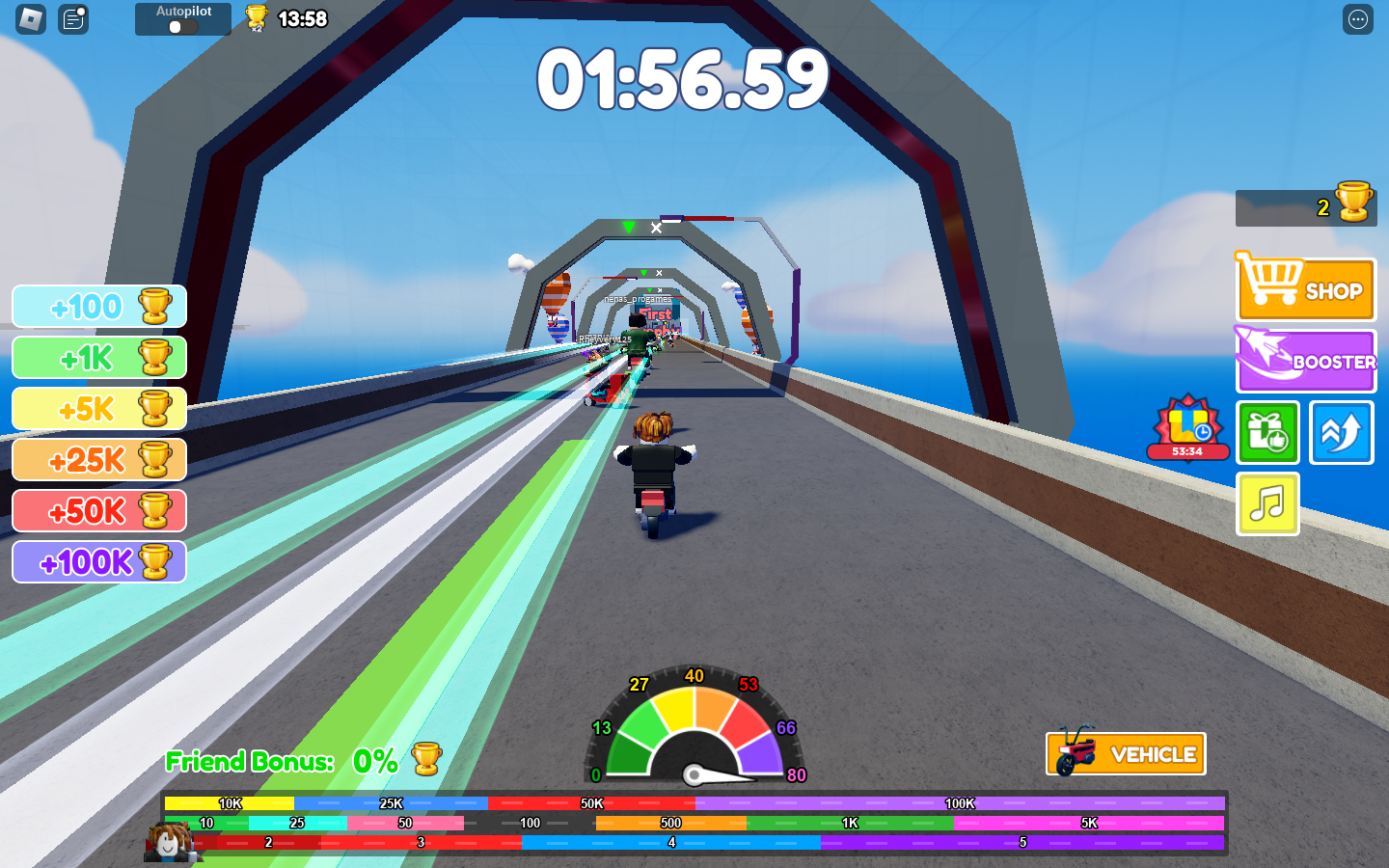Viewport: 1389px width, 868px height.
Task: Open the Roblox chat window
Action: point(73,18)
